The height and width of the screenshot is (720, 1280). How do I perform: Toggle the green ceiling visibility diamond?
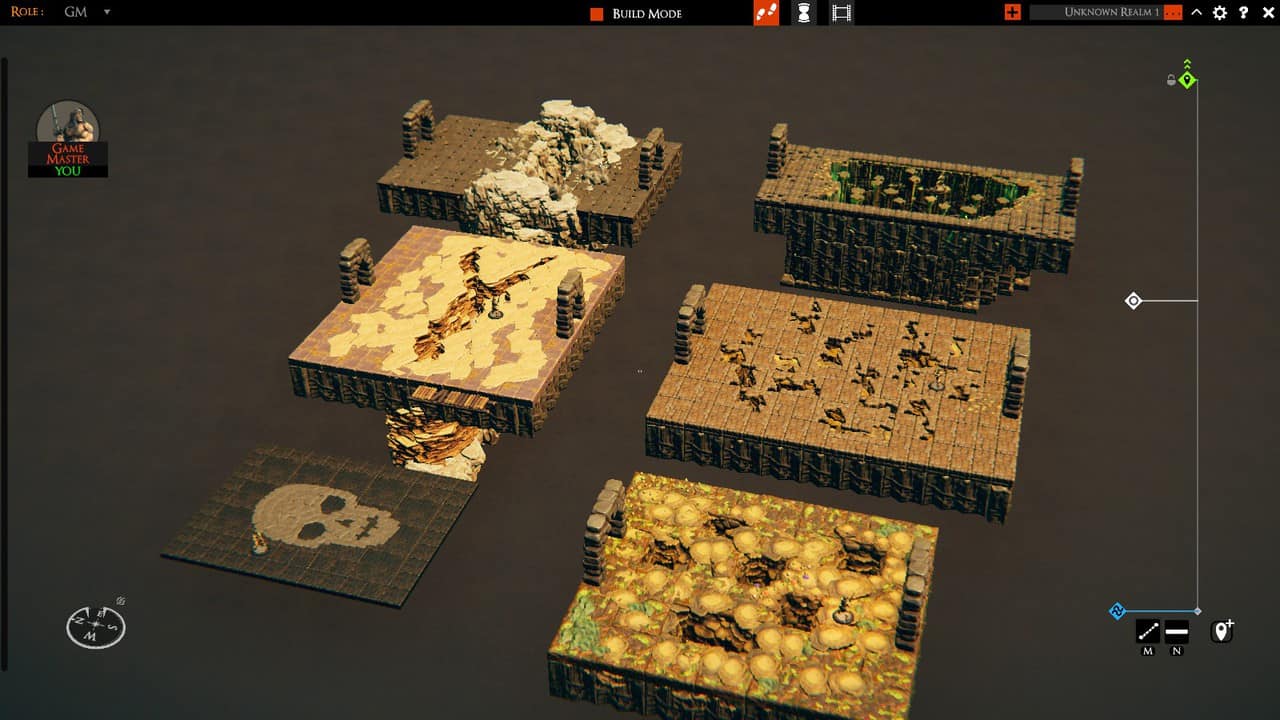pyautogui.click(x=1187, y=79)
